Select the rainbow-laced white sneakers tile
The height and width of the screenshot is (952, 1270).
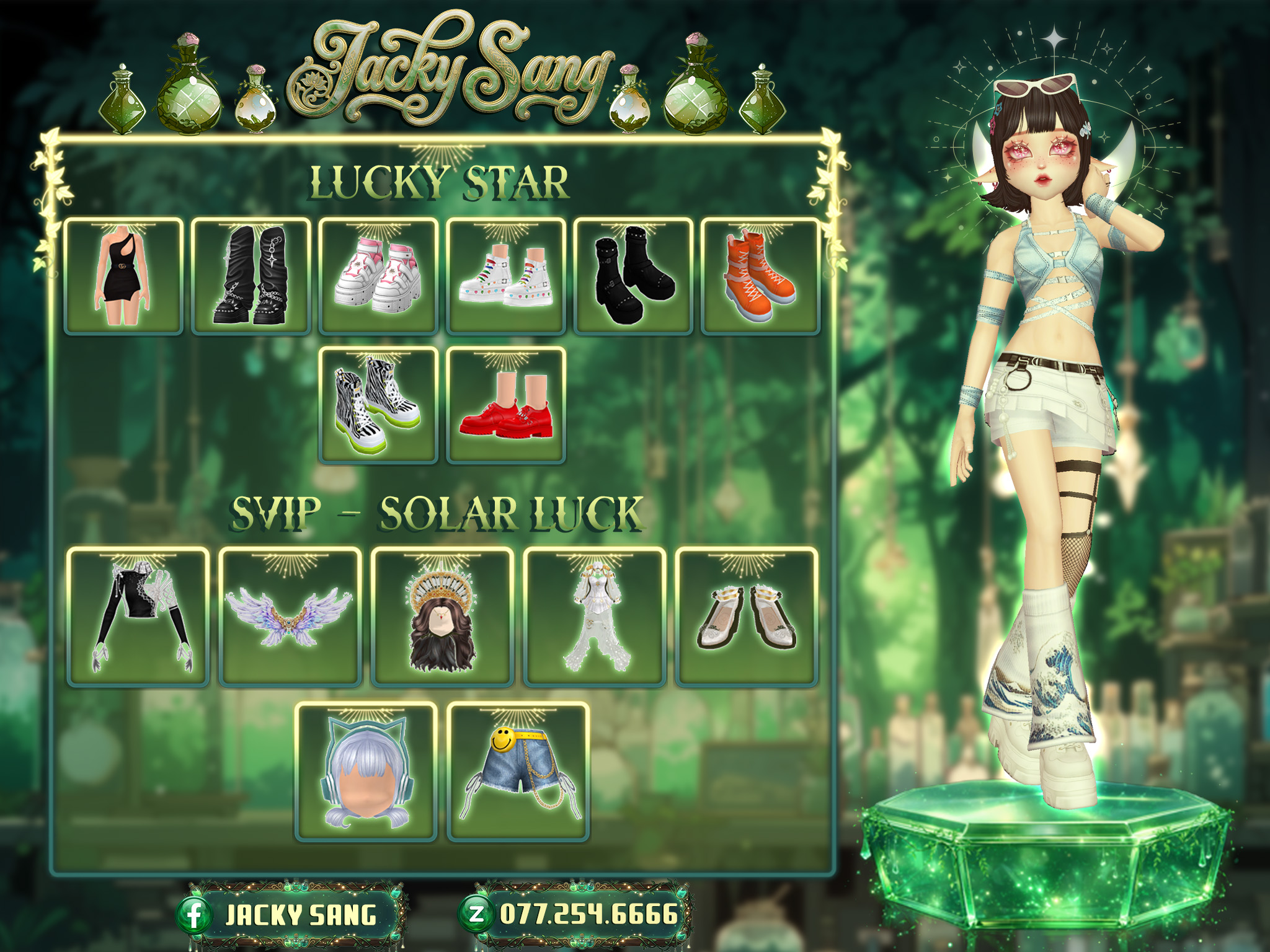pos(506,276)
